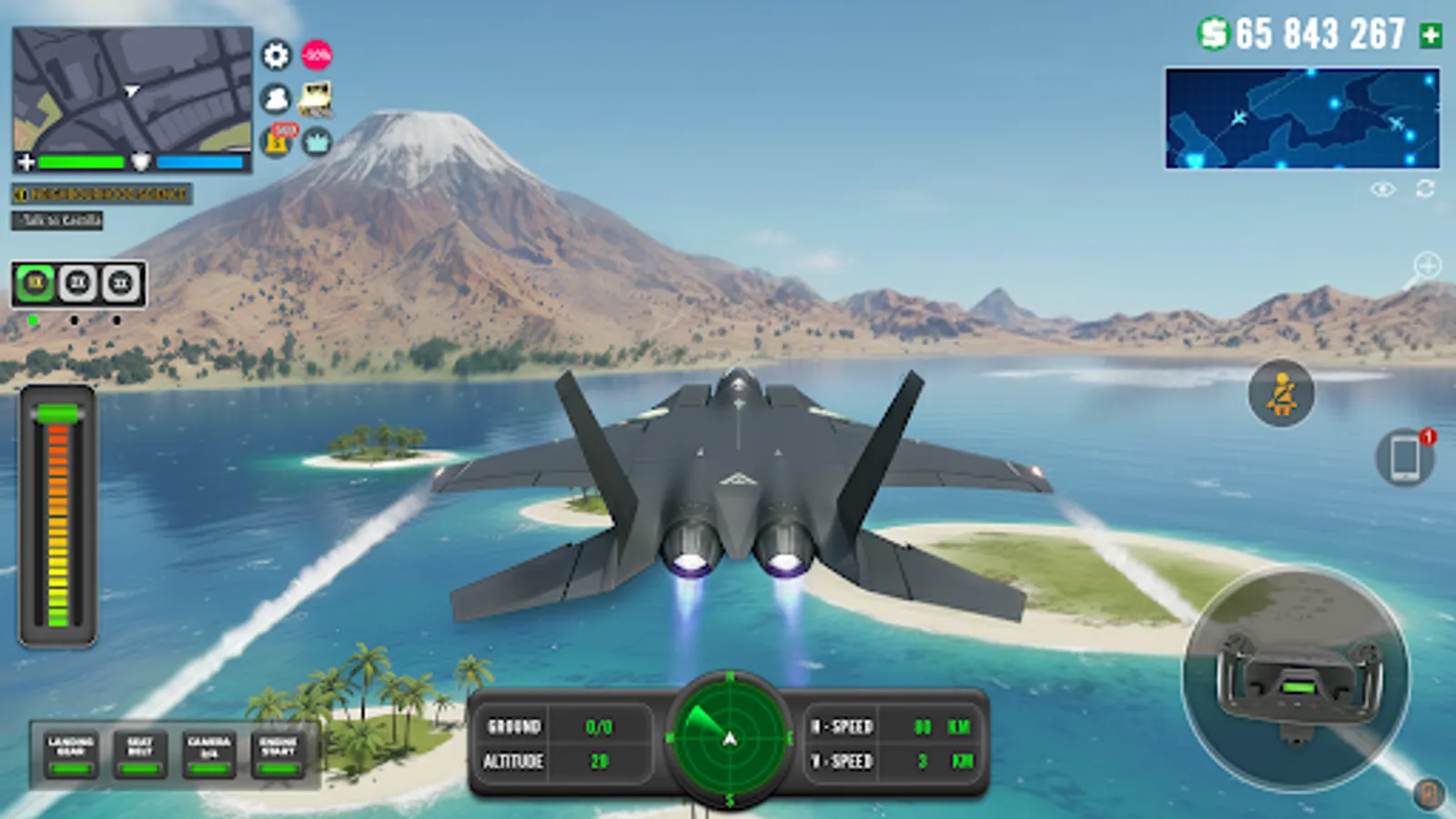Switch camera zoom to 3X

[x=118, y=283]
